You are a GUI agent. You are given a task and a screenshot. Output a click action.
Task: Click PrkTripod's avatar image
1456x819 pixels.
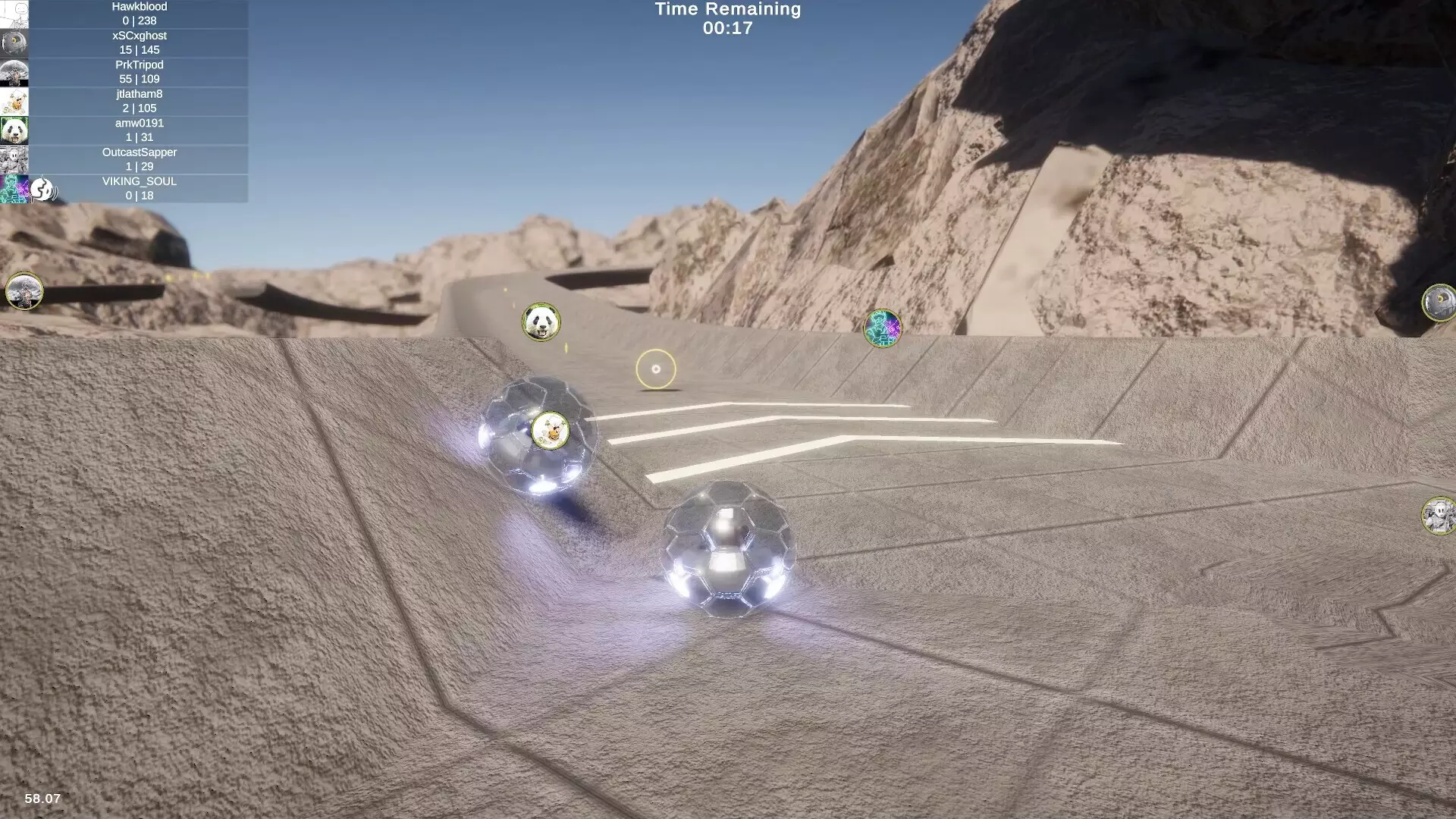tap(14, 72)
